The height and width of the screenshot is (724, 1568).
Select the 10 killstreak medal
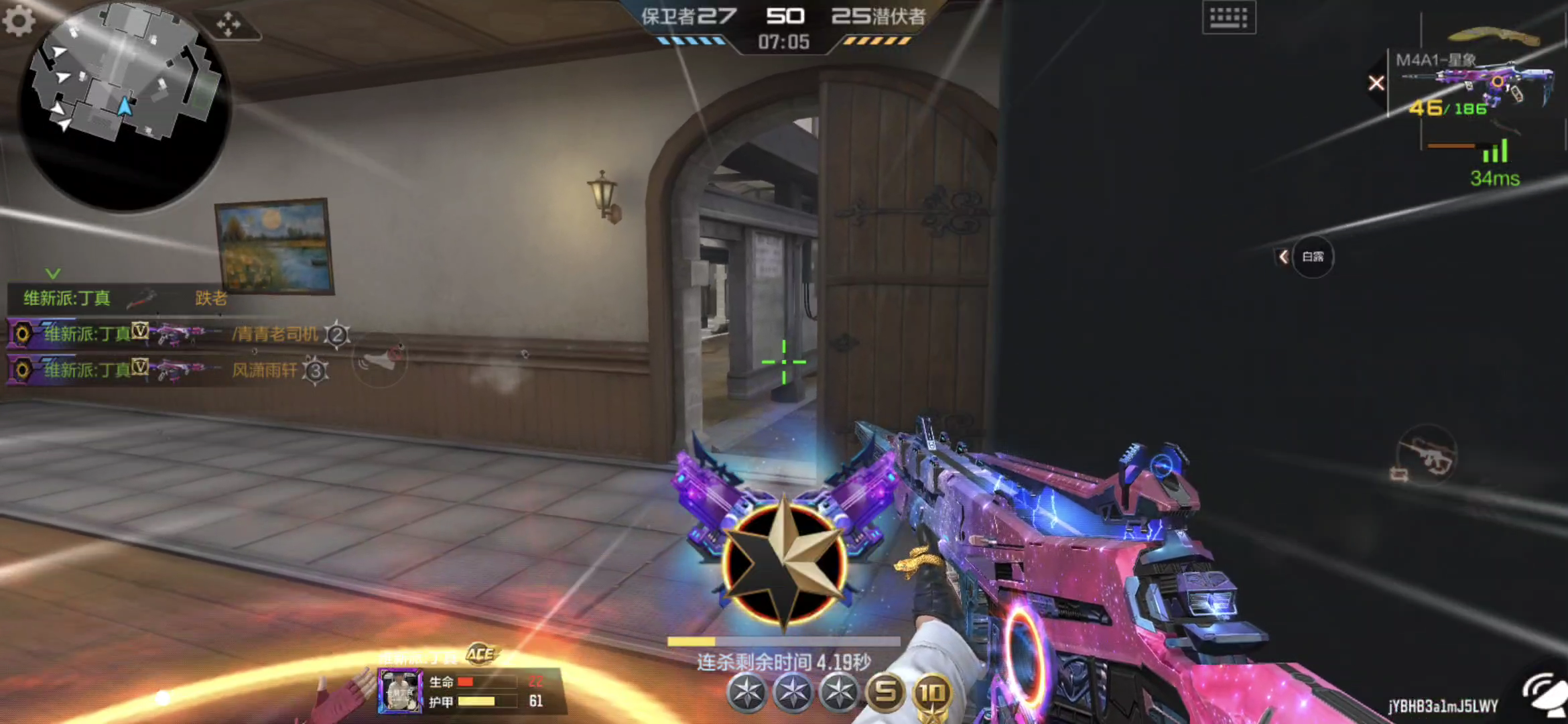(x=932, y=693)
